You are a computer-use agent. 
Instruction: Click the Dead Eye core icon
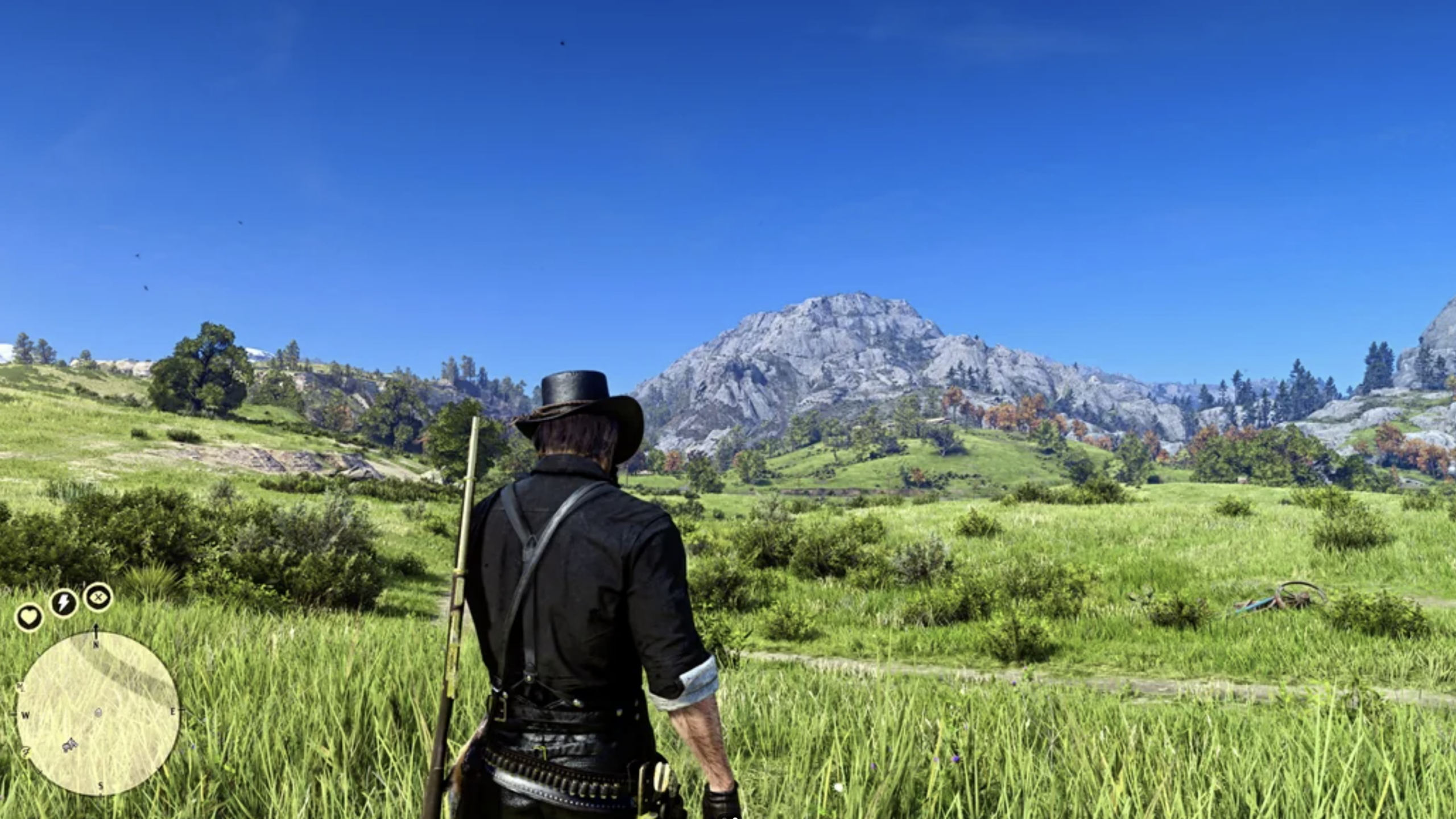tap(99, 597)
